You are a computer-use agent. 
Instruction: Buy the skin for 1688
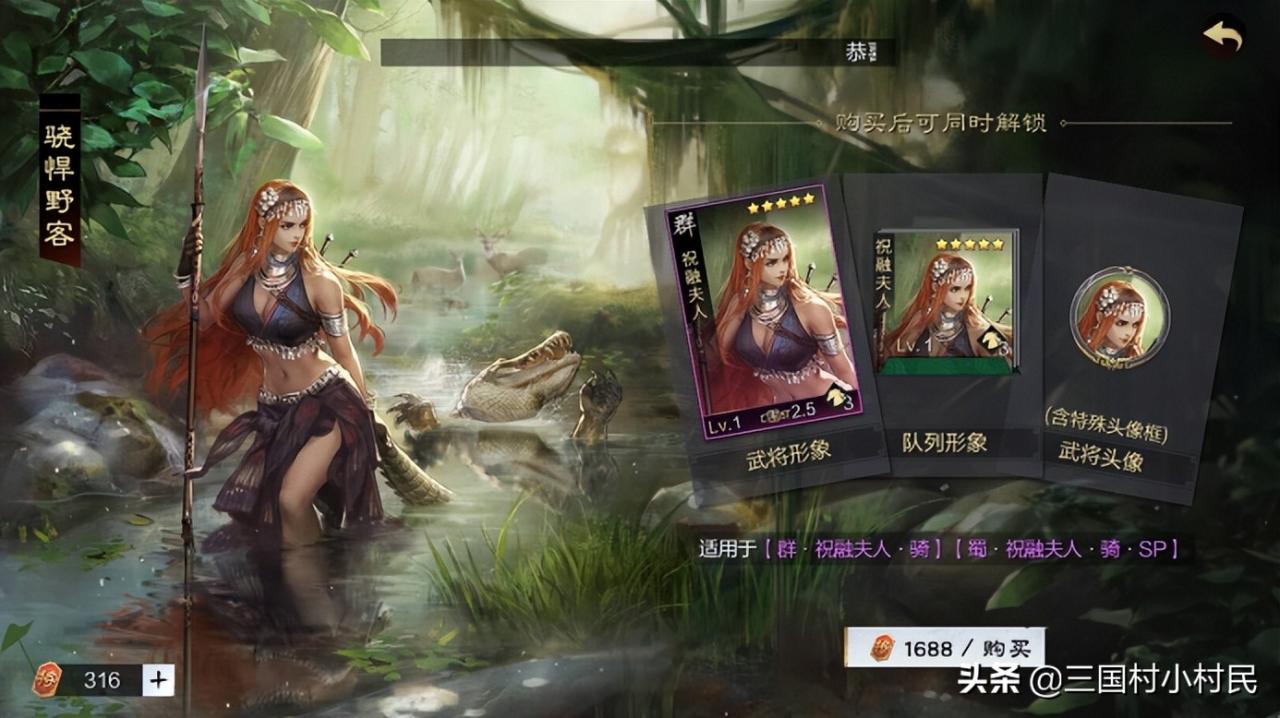[945, 648]
